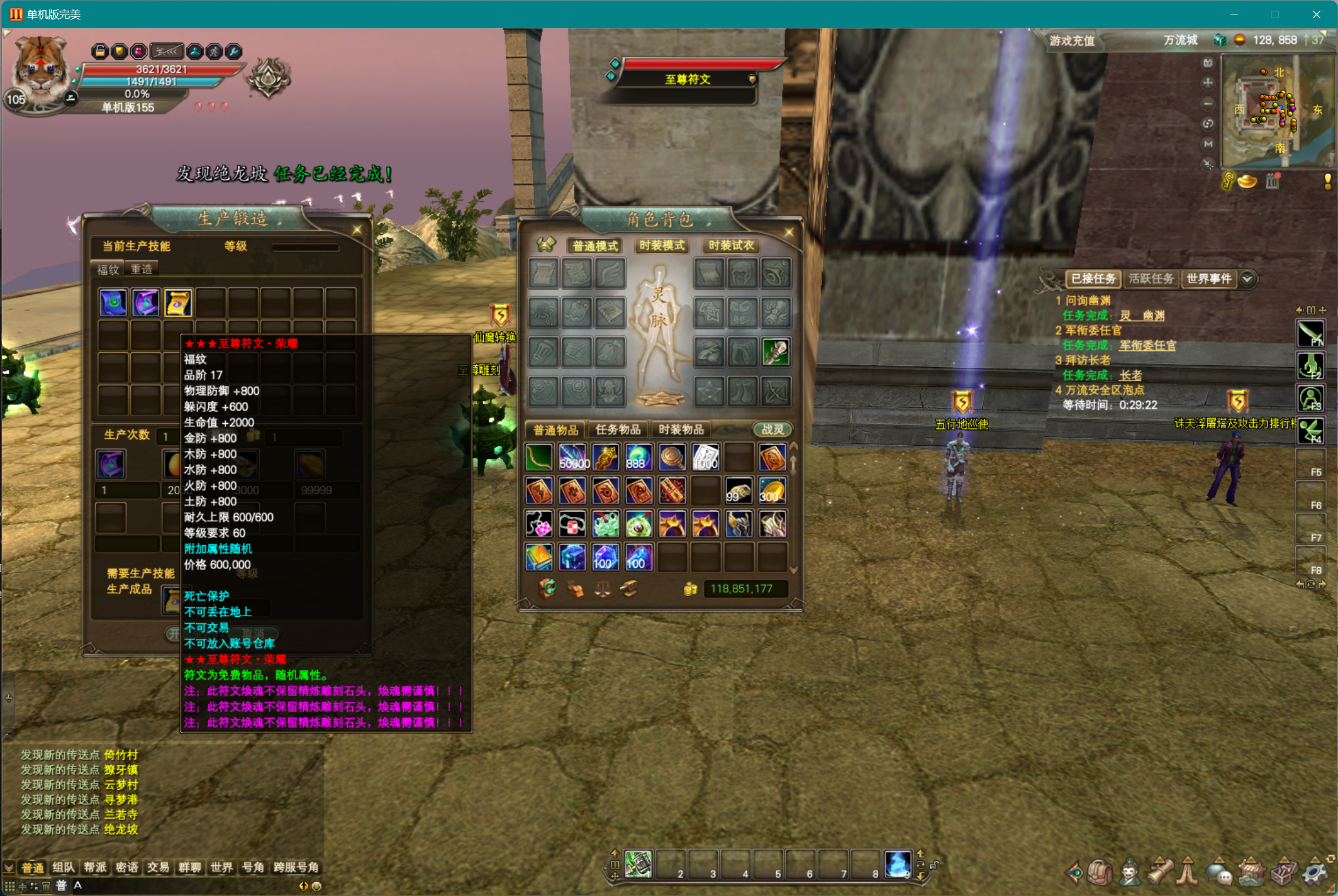The height and width of the screenshot is (896, 1338).
Task: Switch to the 时装模式 tab
Action: (x=662, y=246)
